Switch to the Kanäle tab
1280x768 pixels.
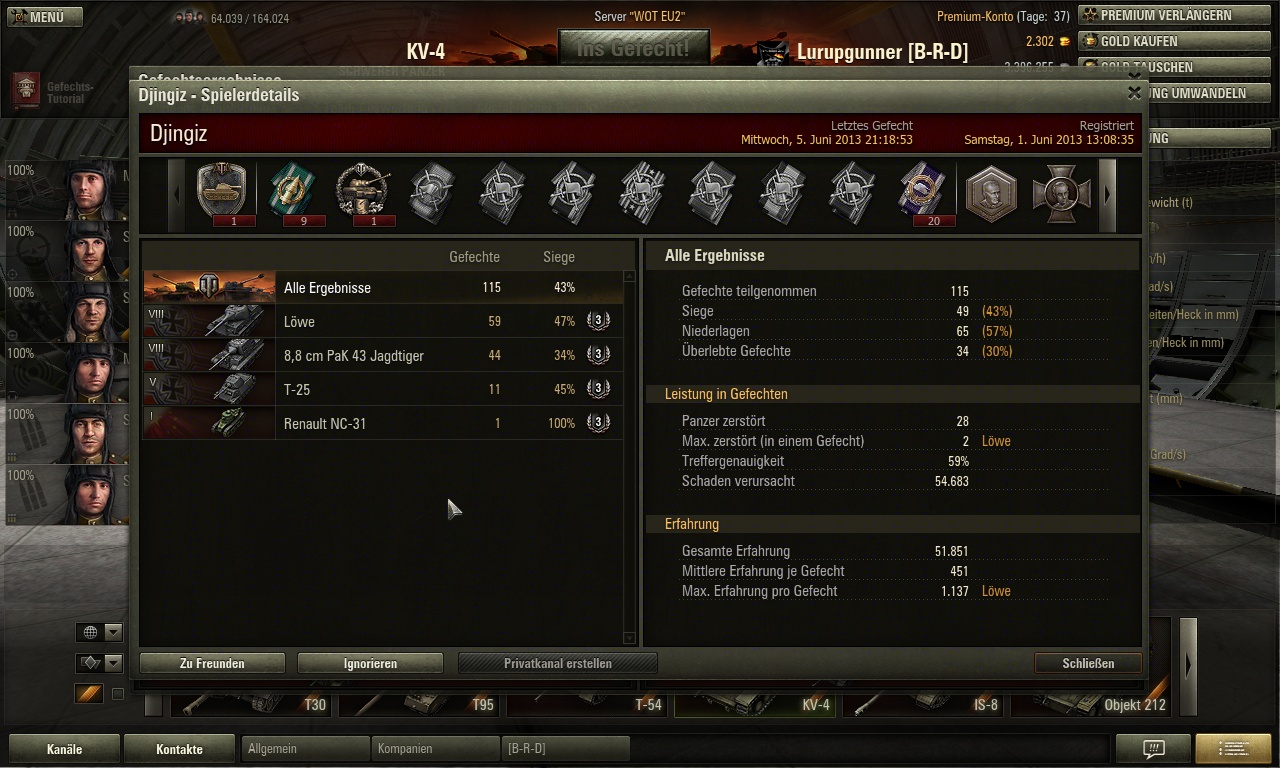(x=64, y=749)
